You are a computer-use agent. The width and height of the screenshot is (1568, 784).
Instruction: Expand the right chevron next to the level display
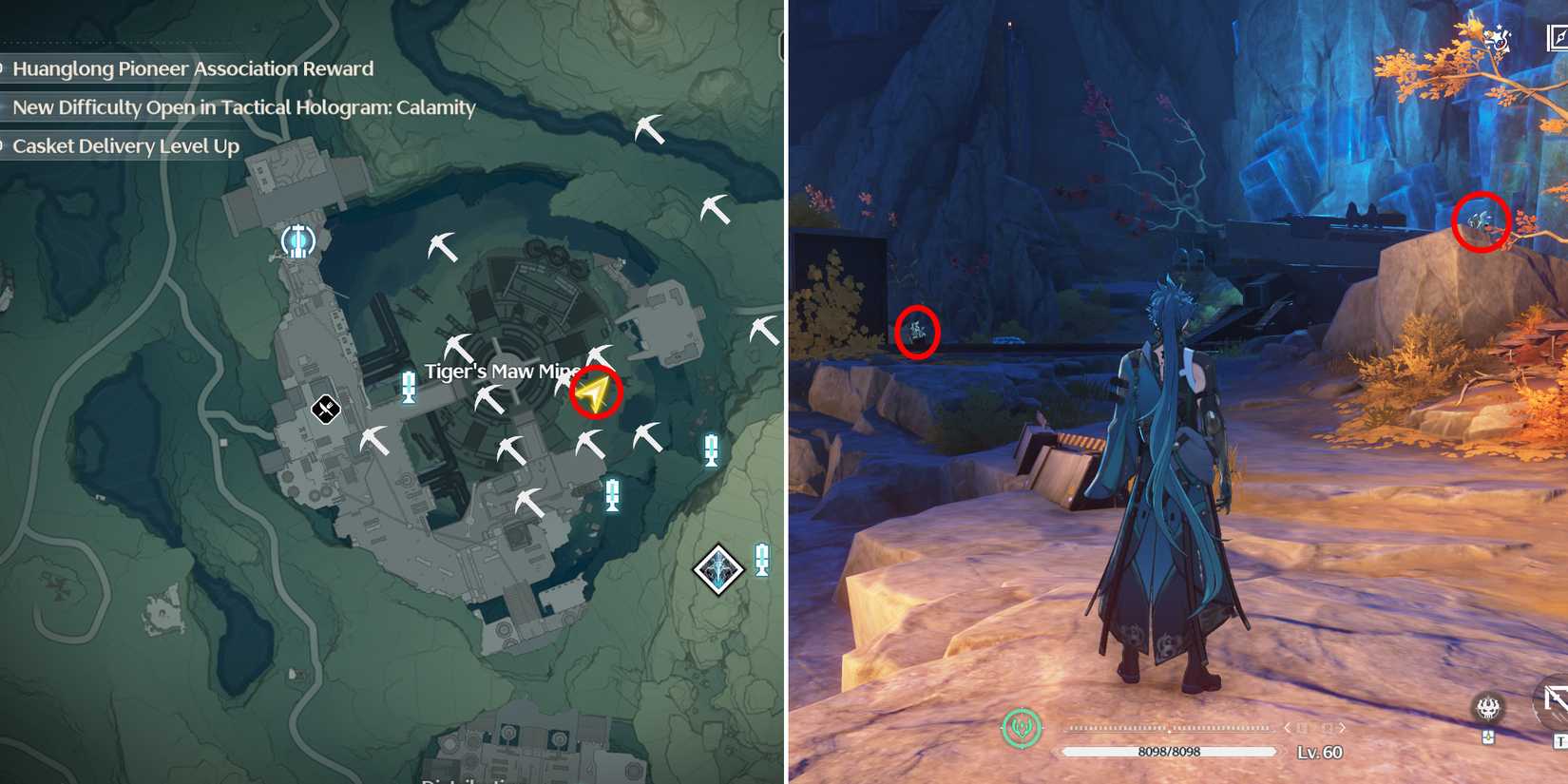(x=1342, y=728)
